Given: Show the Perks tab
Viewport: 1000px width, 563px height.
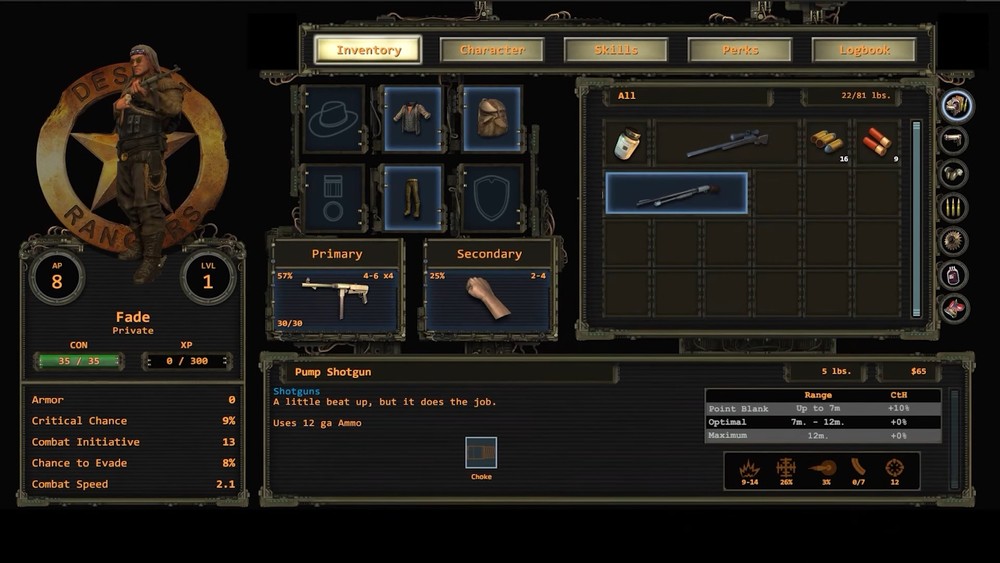Looking at the screenshot, I should 740,50.
